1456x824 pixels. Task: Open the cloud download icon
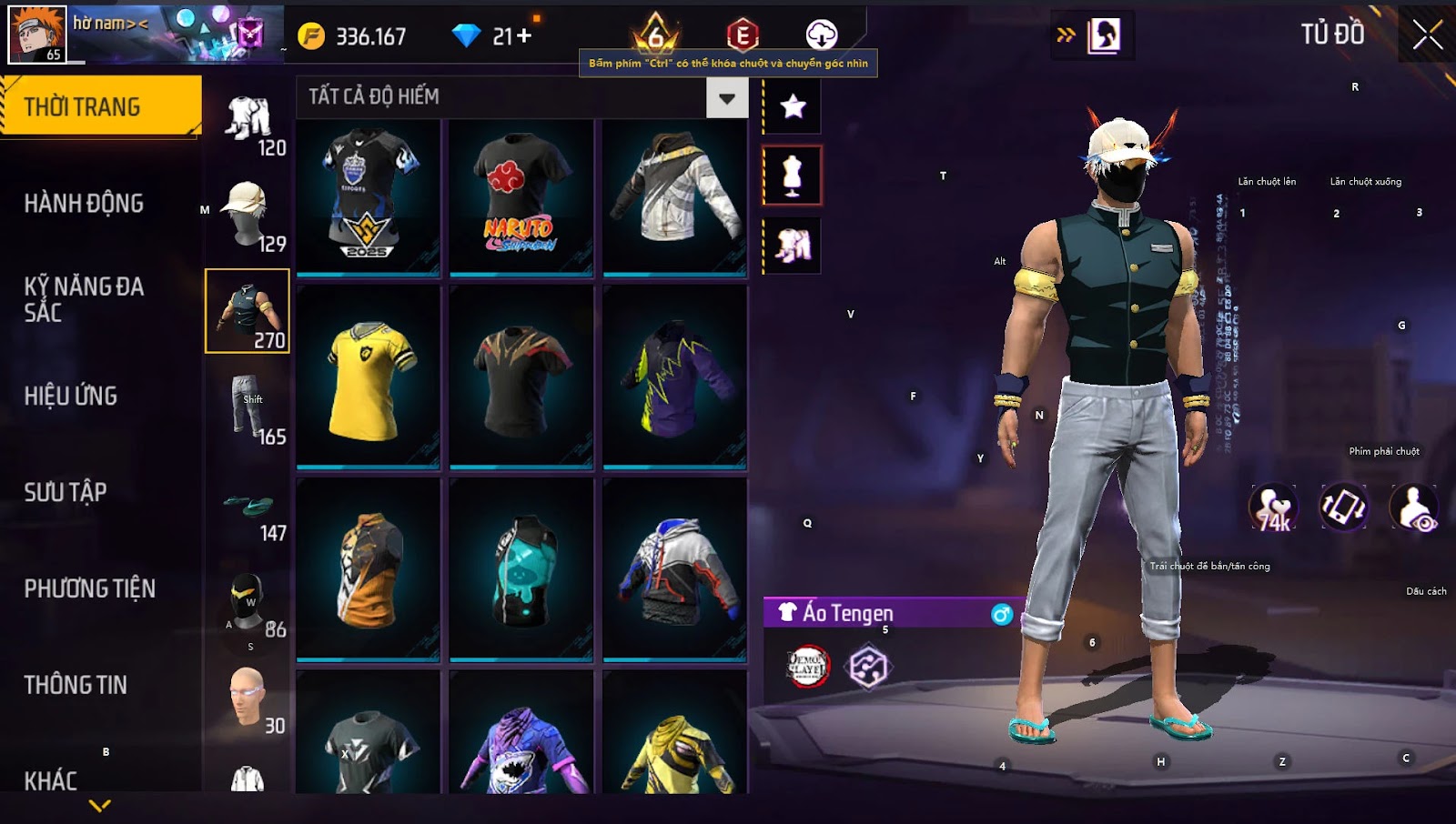[x=821, y=35]
